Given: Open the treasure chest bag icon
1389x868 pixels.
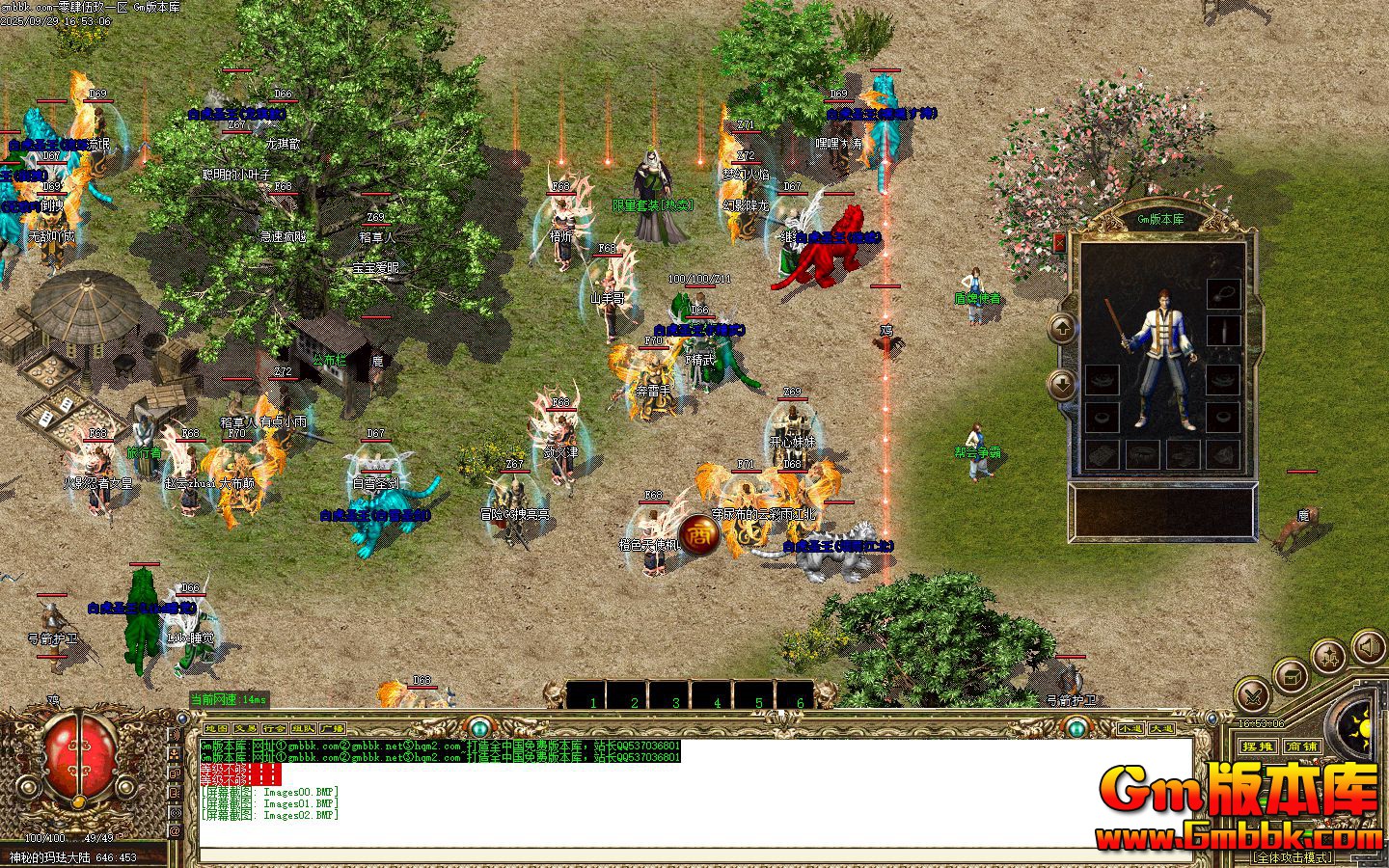Looking at the screenshot, I should pos(1290,675).
